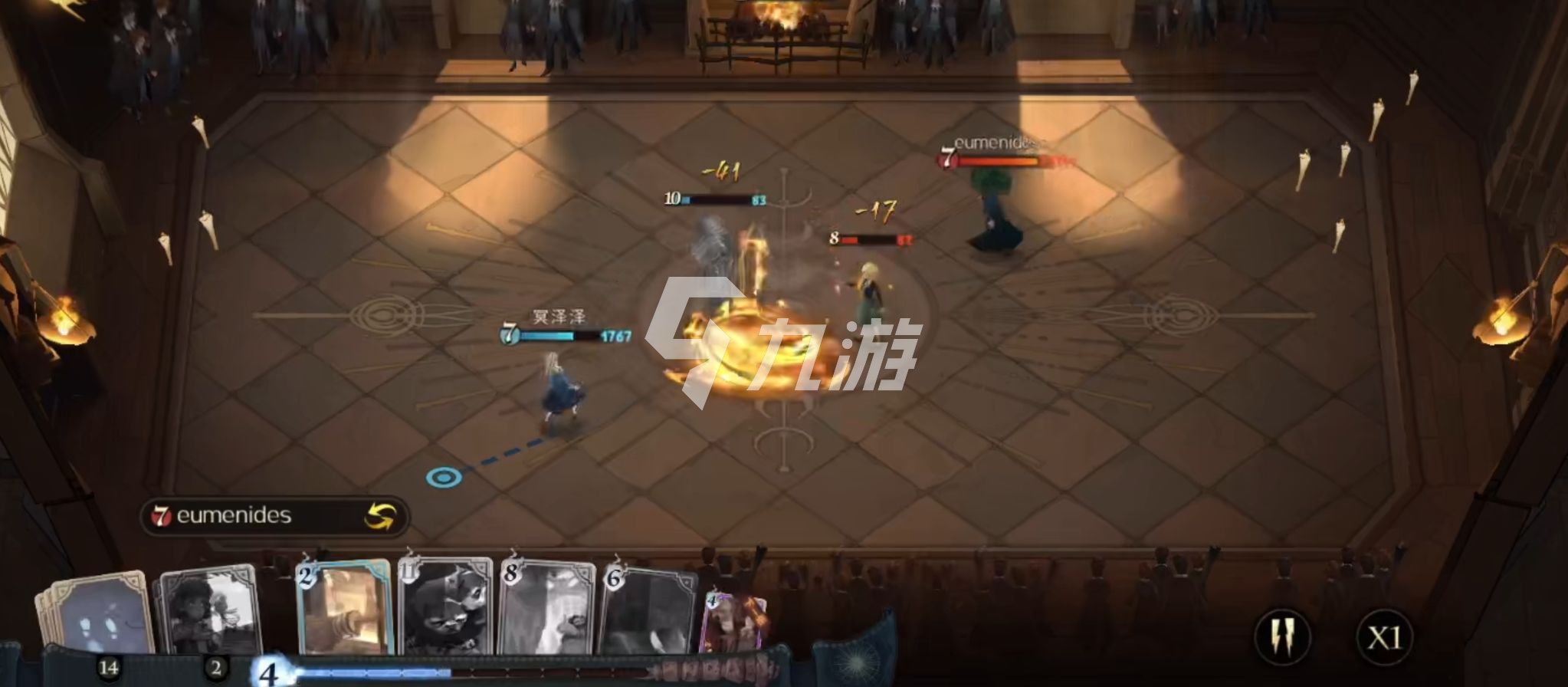Tap the yellow redo arrows to switch target
Viewport: 1568px width, 687px height.
(x=382, y=515)
